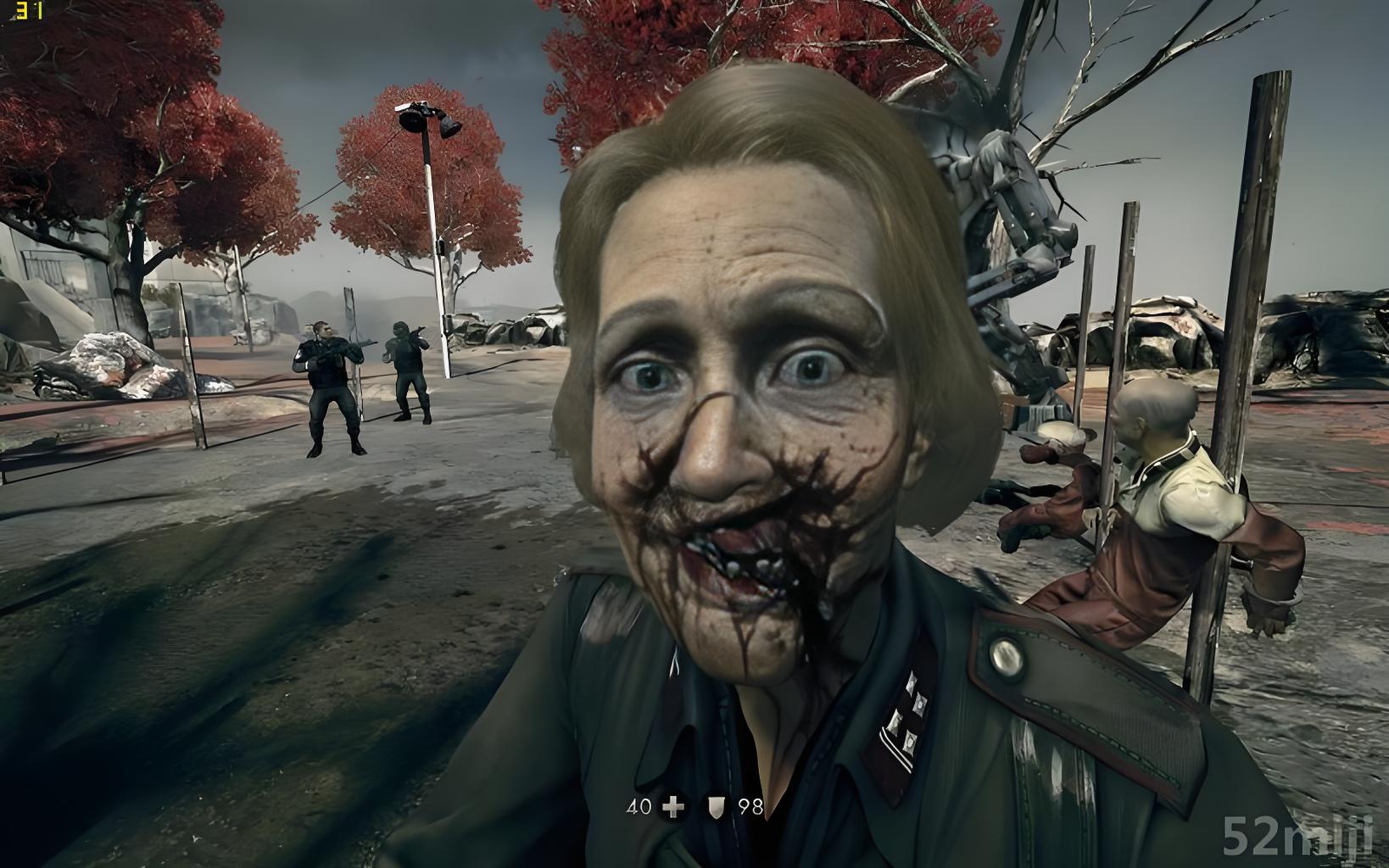Click the health cross icon
Image resolution: width=1389 pixels, height=868 pixels.
coord(674,806)
